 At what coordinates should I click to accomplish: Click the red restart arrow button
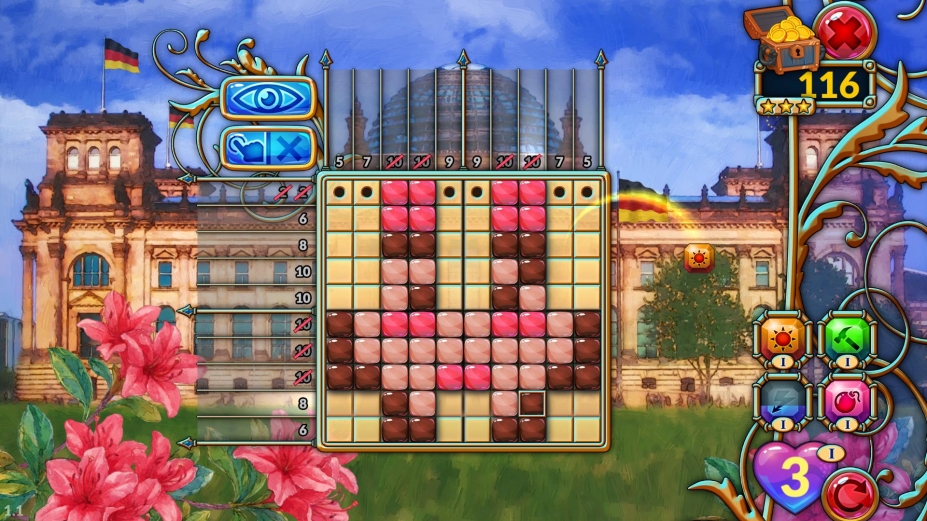tap(848, 492)
